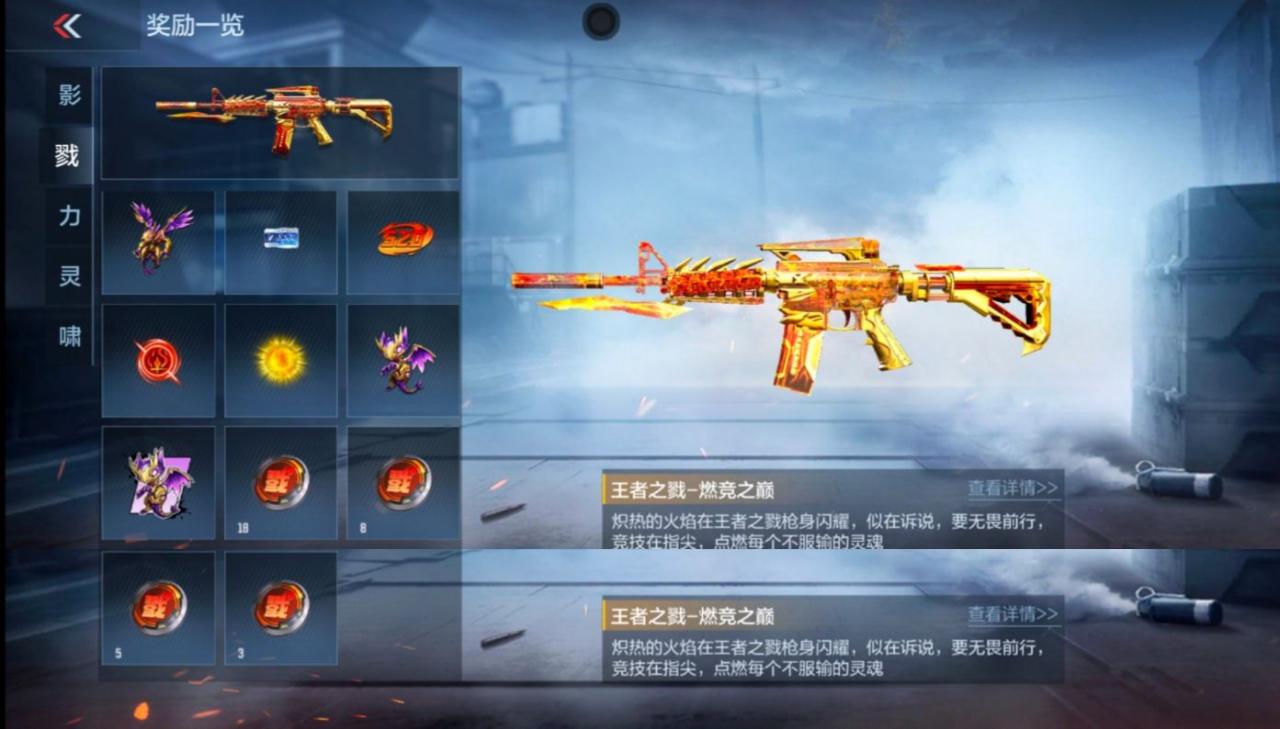Click the red flame emblem icon
Viewport: 1280px width, 729px height.
click(158, 361)
